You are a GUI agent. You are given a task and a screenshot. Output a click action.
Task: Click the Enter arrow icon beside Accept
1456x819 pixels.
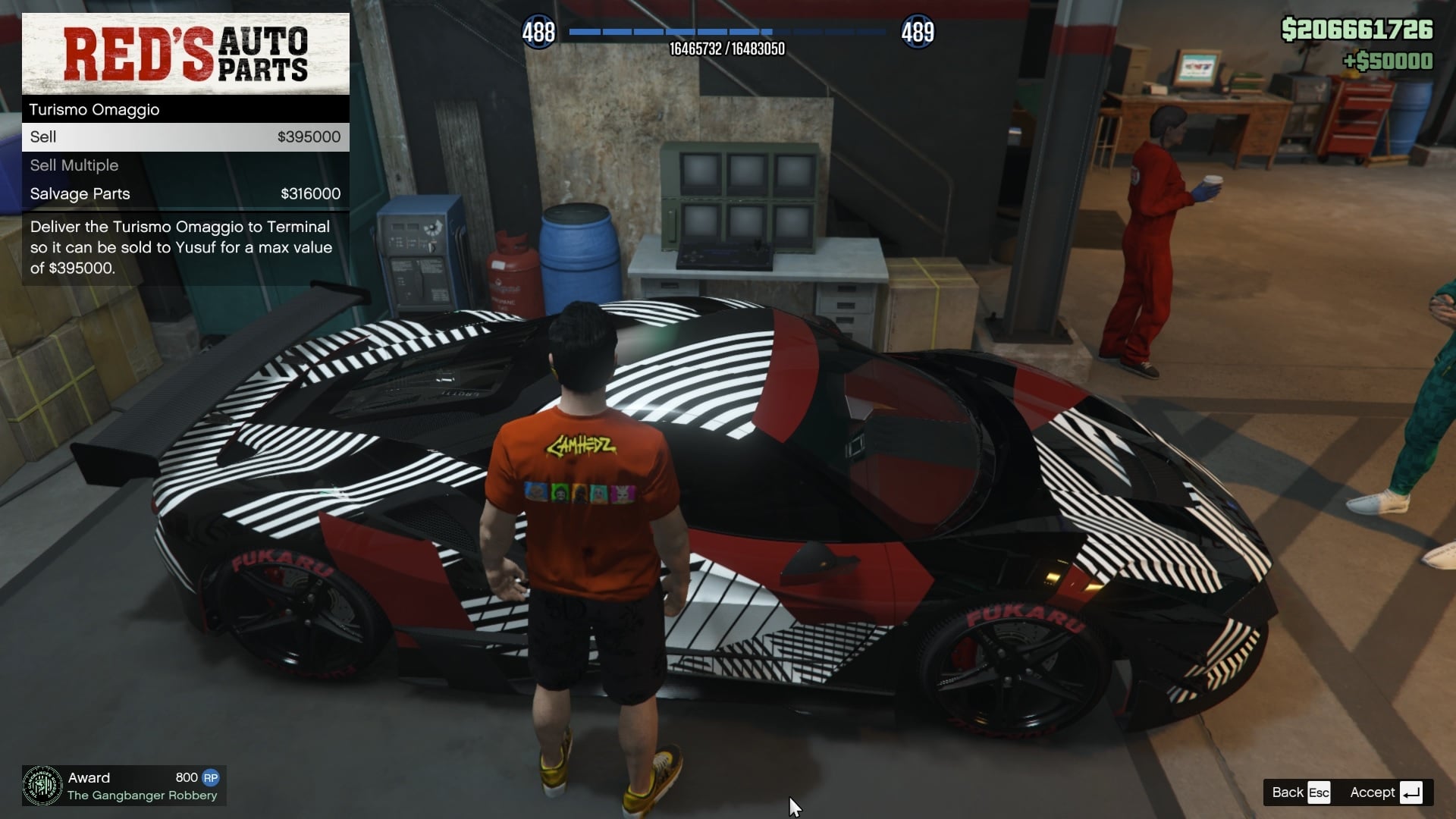coord(1412,792)
